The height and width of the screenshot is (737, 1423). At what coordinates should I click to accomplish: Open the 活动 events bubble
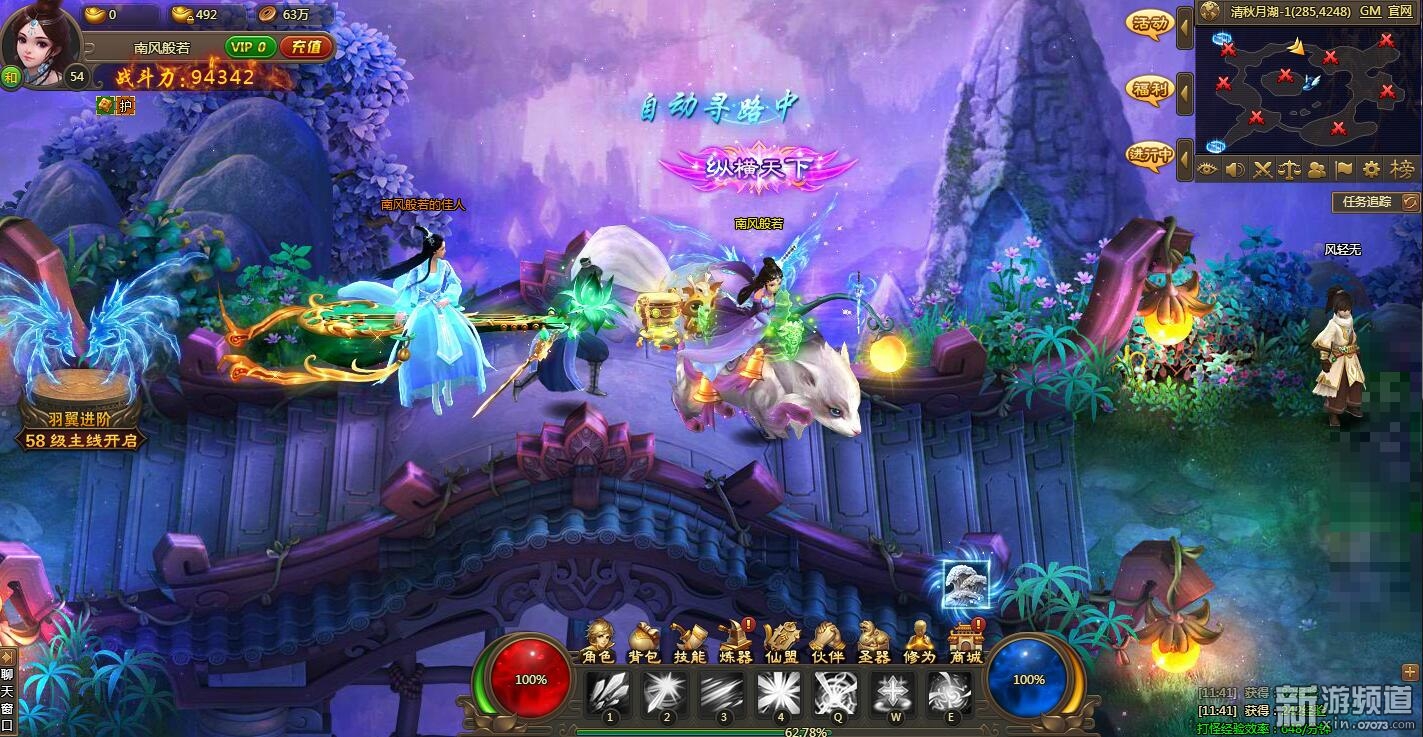1149,24
